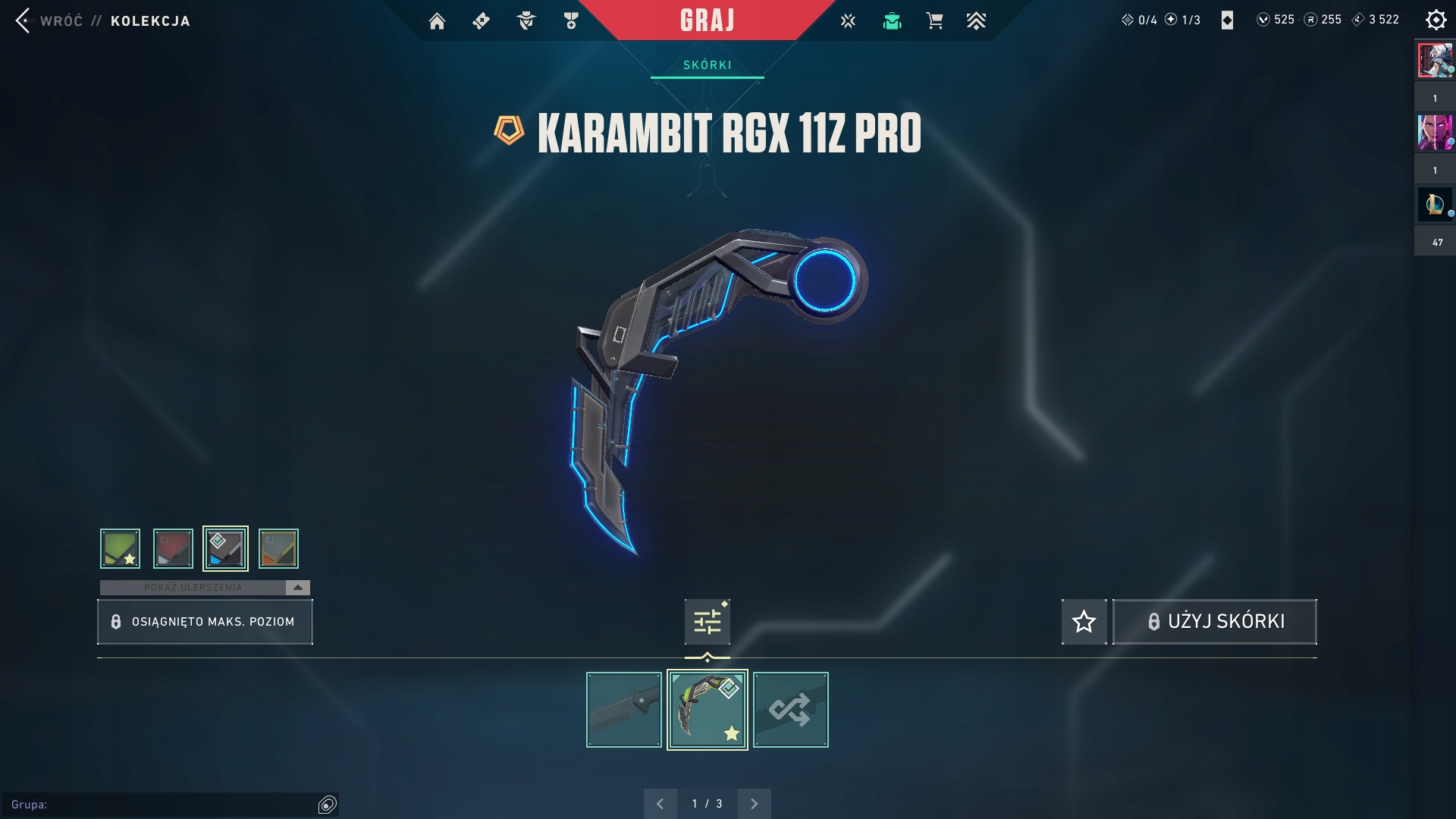The image size is (1456, 819).
Task: Select the default knife thumbnail
Action: point(623,710)
